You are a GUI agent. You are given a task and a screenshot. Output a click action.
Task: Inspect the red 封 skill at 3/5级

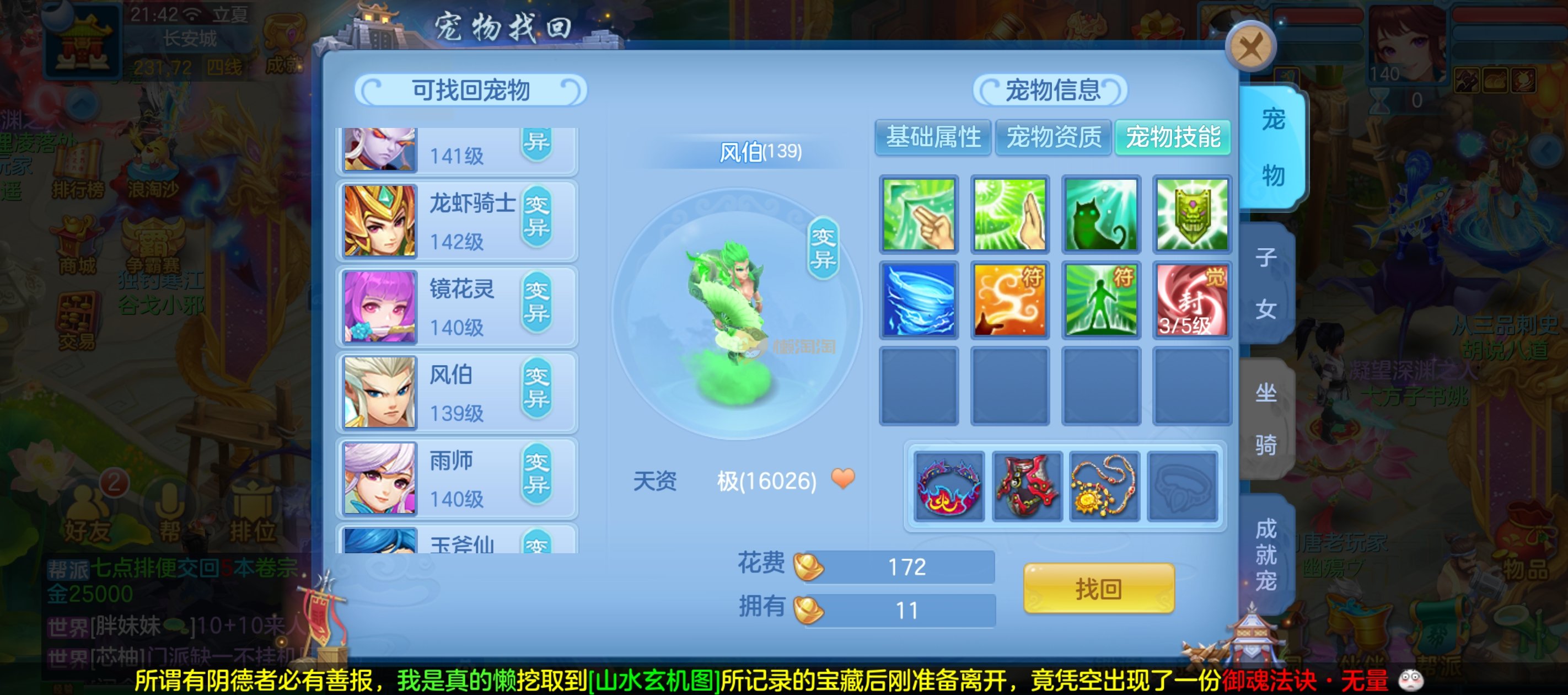1191,300
